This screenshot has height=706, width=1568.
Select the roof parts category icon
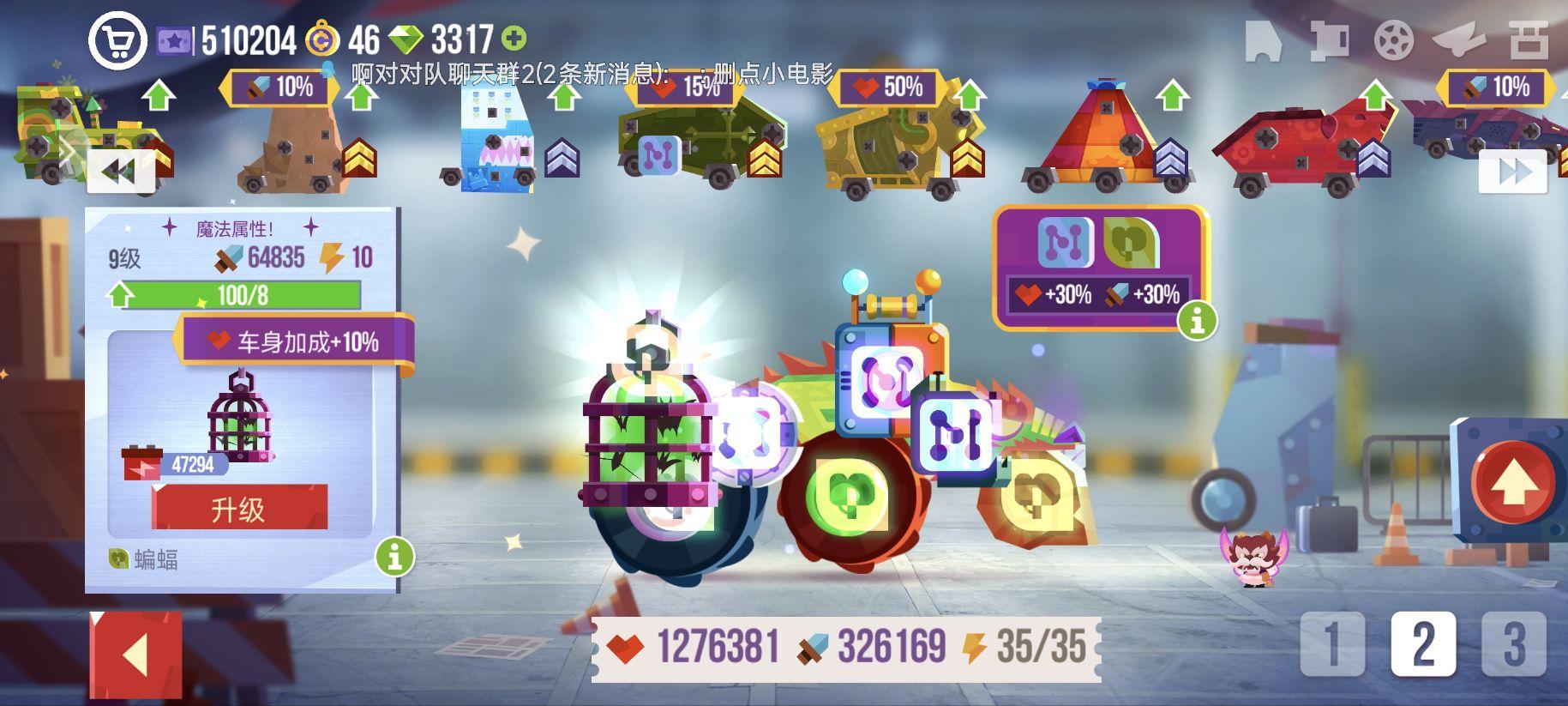[x=1329, y=41]
